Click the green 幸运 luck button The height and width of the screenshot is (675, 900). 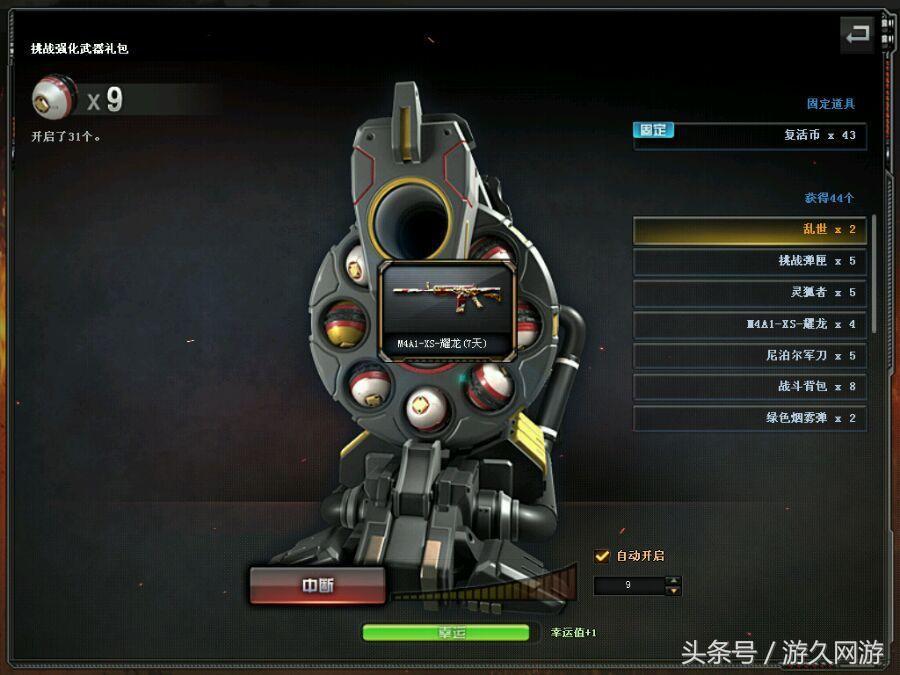pyautogui.click(x=445, y=632)
